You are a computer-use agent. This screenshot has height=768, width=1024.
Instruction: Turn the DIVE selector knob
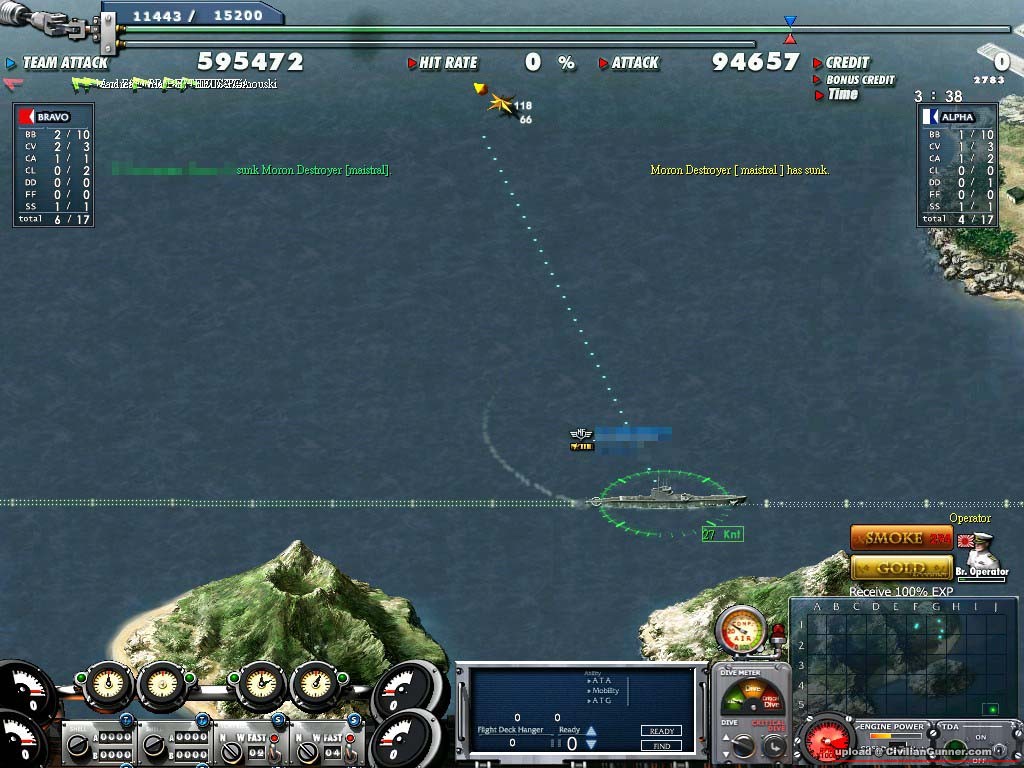point(742,745)
